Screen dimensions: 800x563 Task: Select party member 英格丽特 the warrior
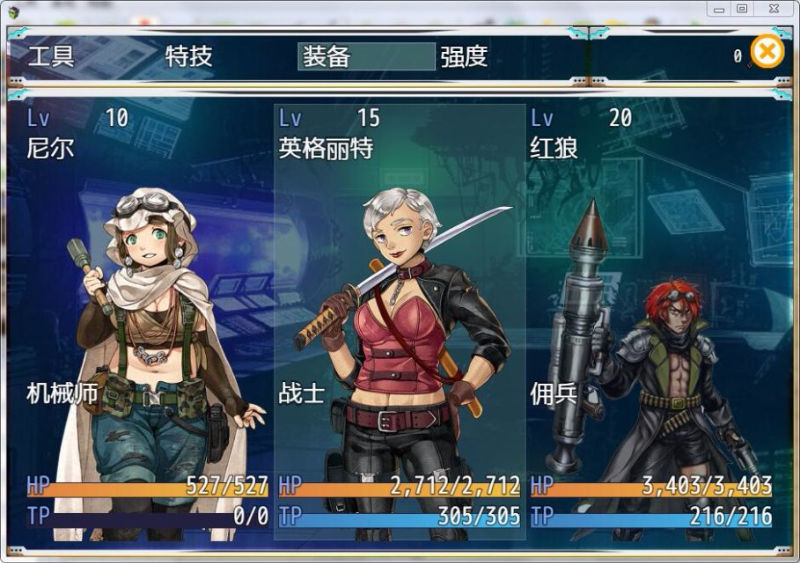click(x=400, y=320)
